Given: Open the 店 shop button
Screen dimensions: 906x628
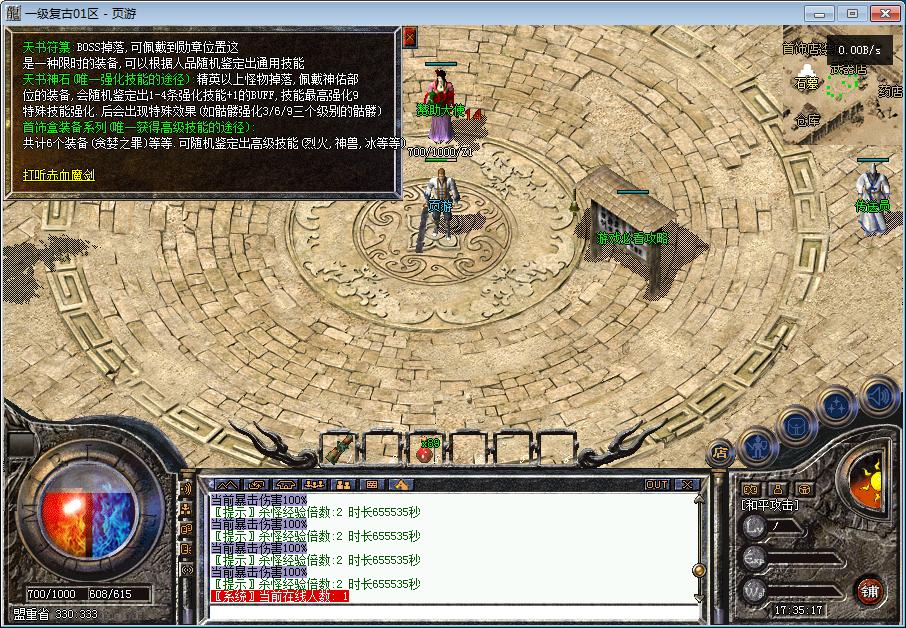Looking at the screenshot, I should click(x=719, y=453).
